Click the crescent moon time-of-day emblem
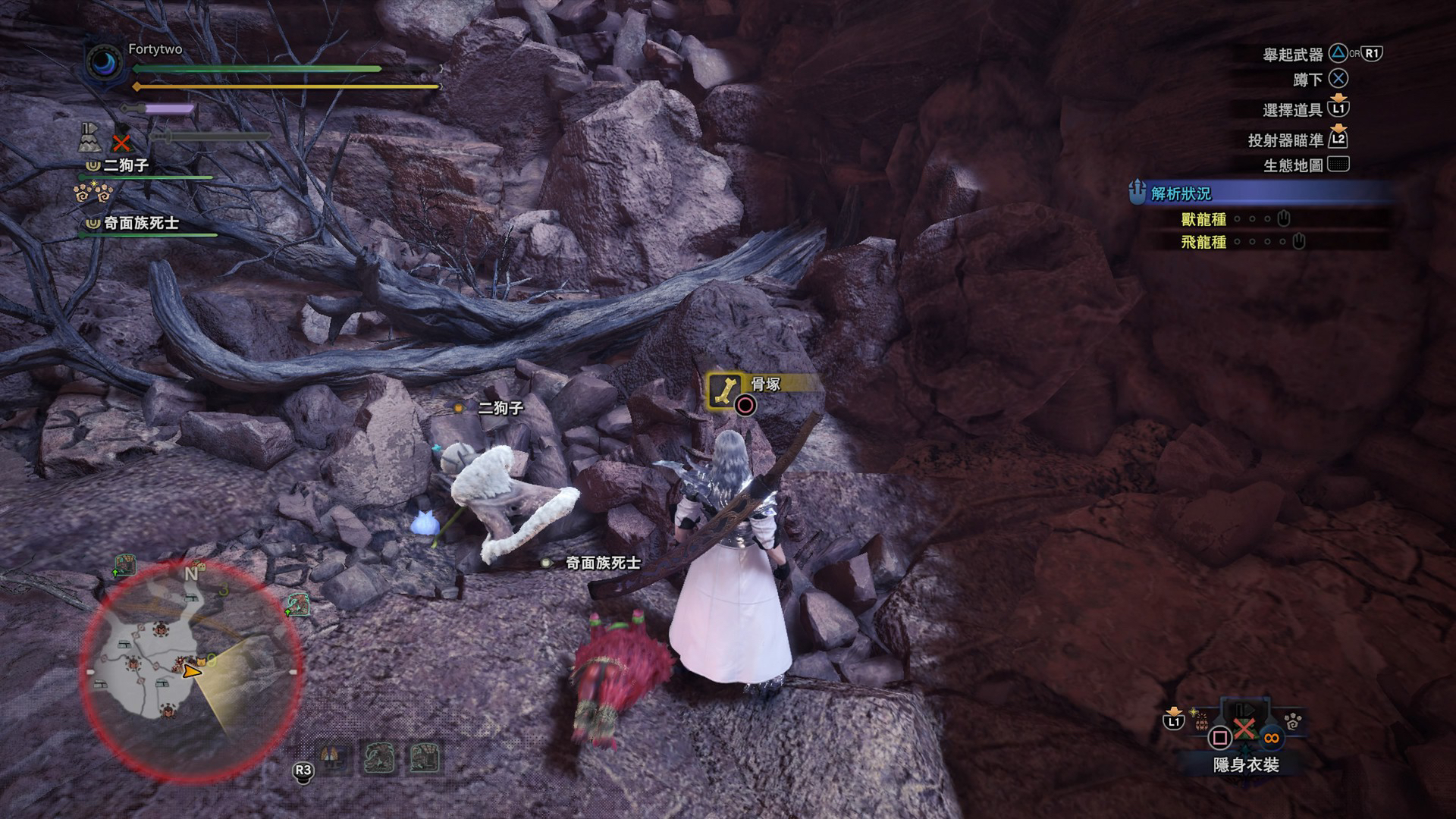1456x819 pixels. 104,62
